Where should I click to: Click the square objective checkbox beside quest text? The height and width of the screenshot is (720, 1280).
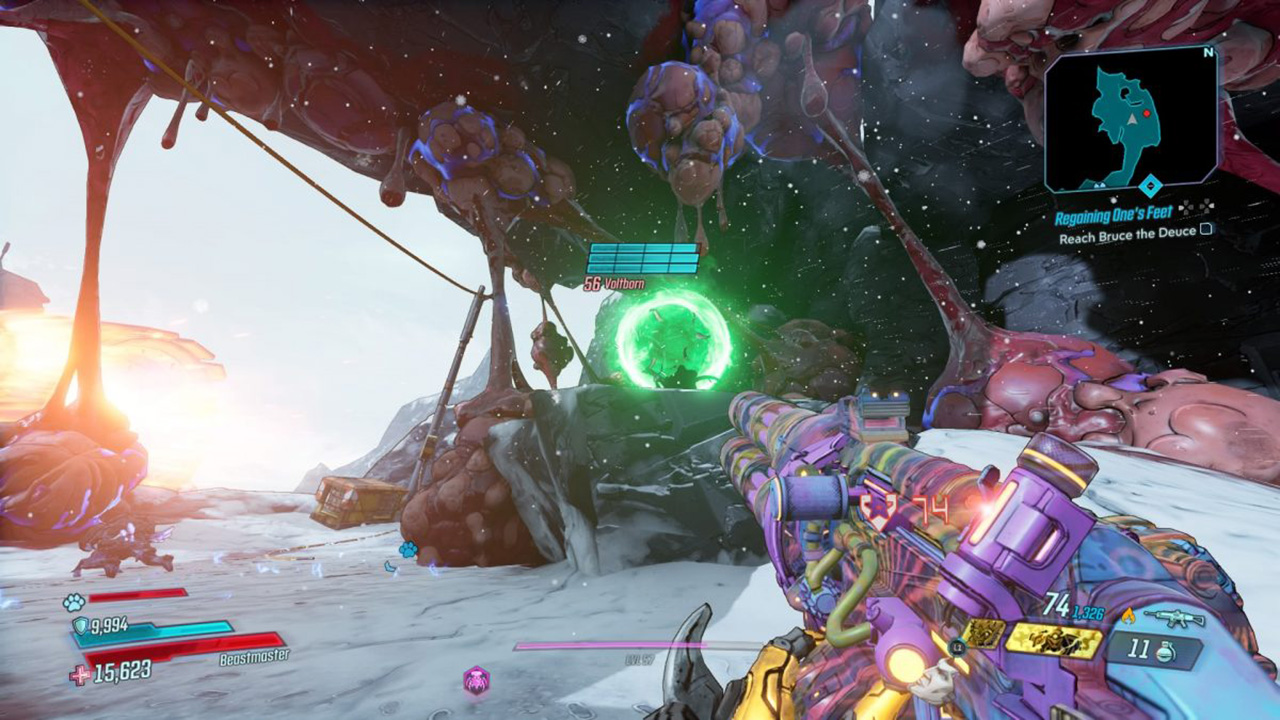pyautogui.click(x=1205, y=231)
